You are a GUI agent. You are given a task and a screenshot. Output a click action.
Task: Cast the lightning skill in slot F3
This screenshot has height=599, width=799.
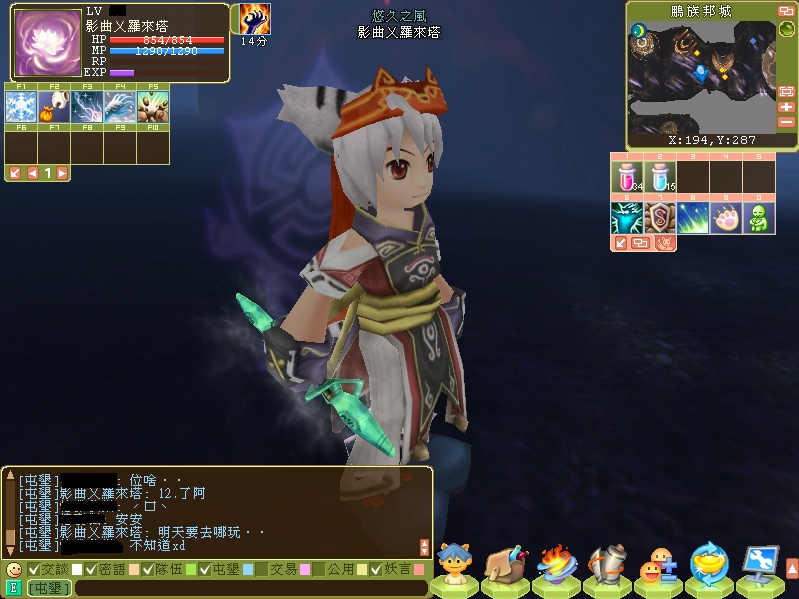click(87, 107)
